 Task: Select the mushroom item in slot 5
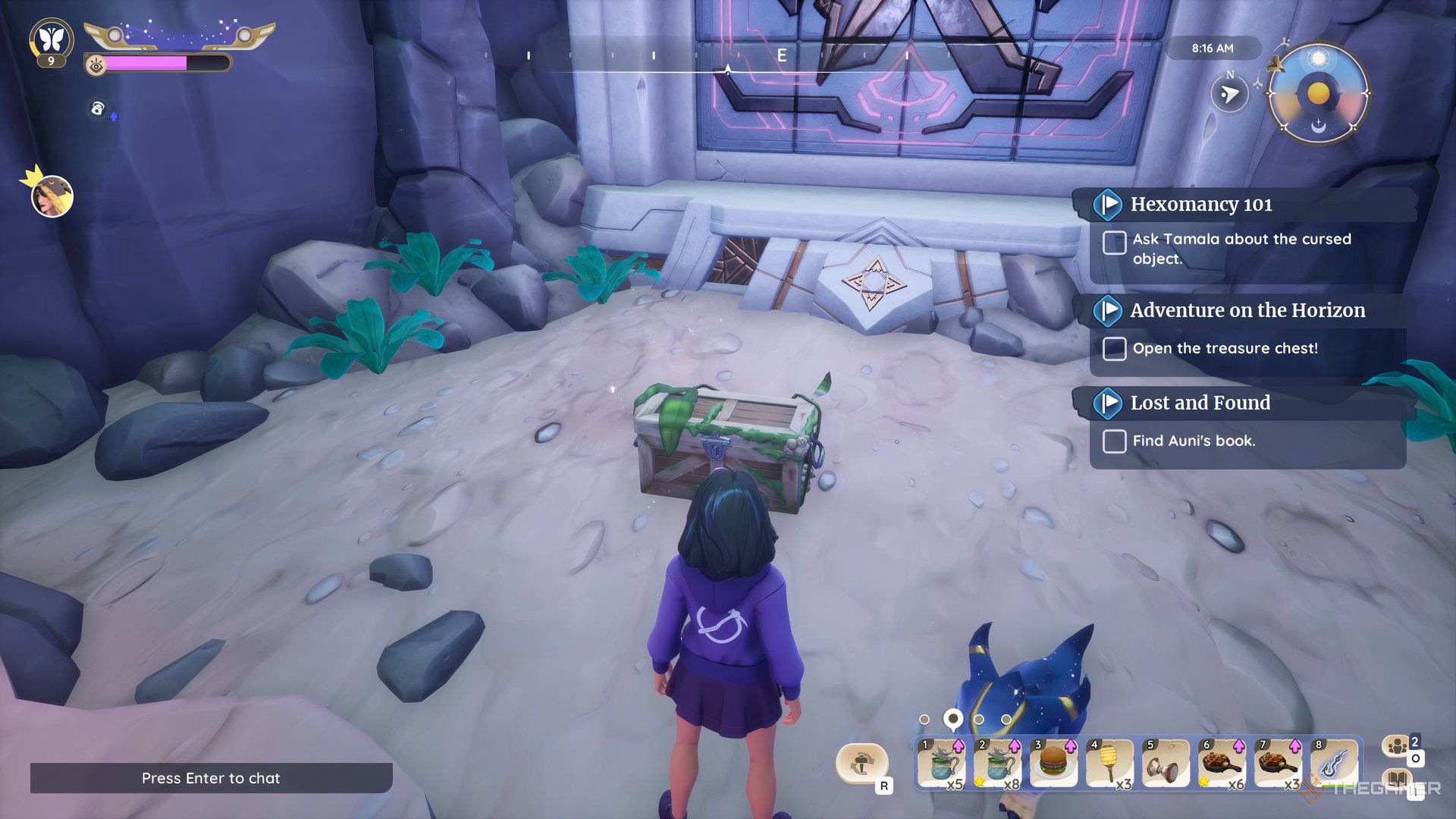pos(1165,764)
